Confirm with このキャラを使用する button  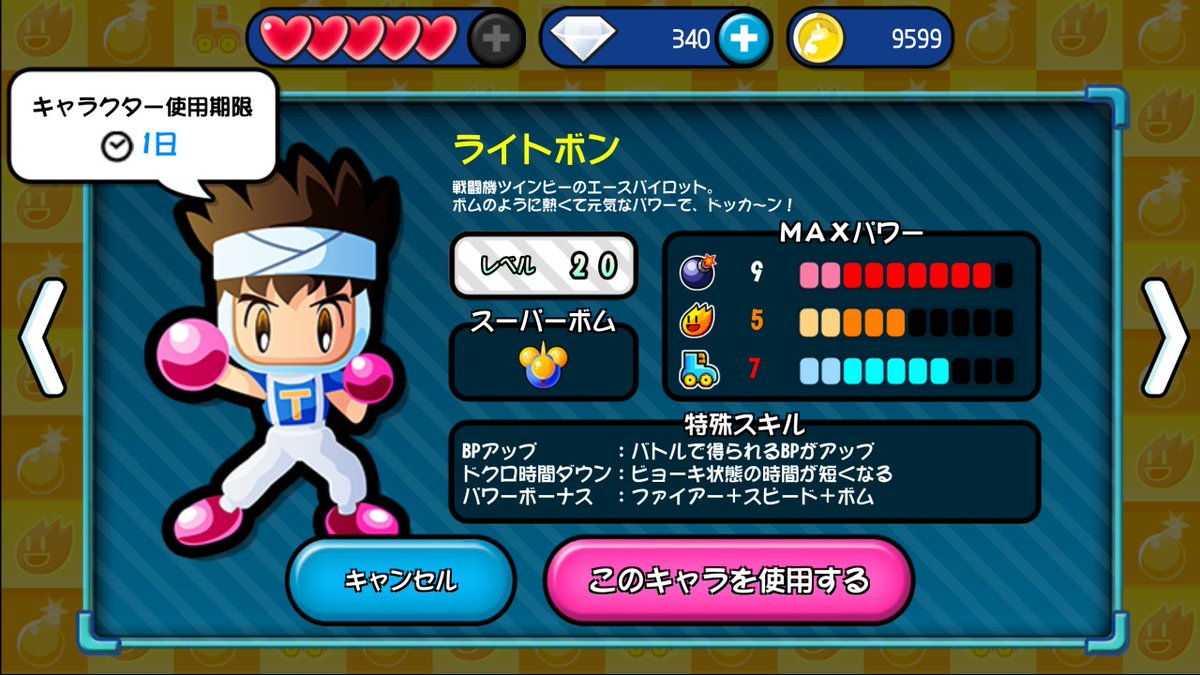(x=728, y=581)
